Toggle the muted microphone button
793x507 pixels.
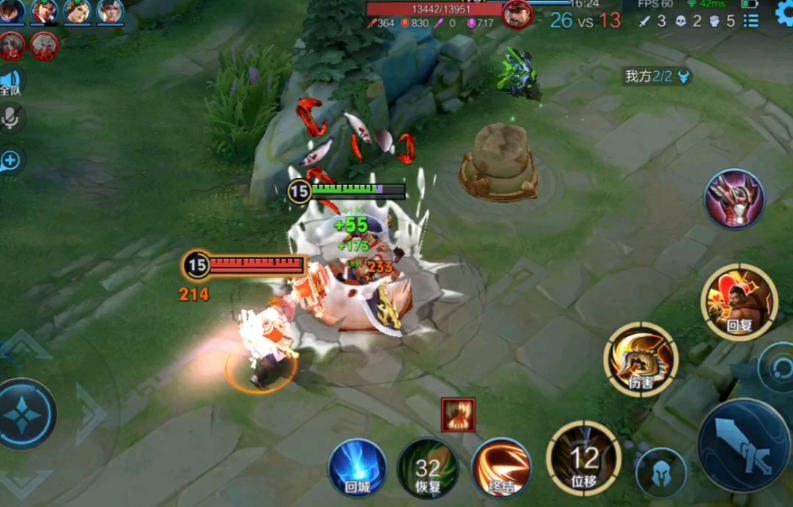click(x=12, y=118)
